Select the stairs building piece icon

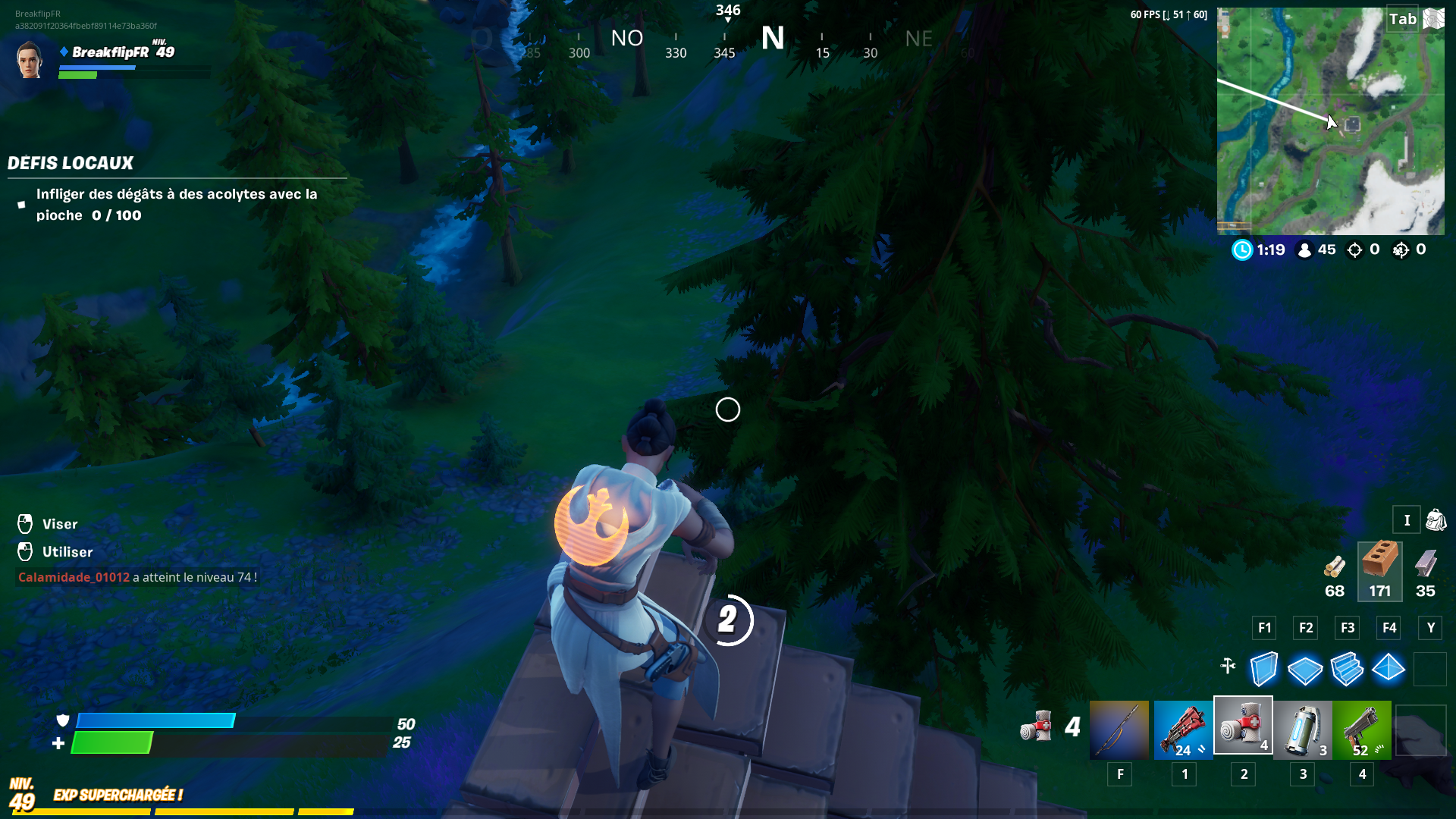pos(1347,669)
